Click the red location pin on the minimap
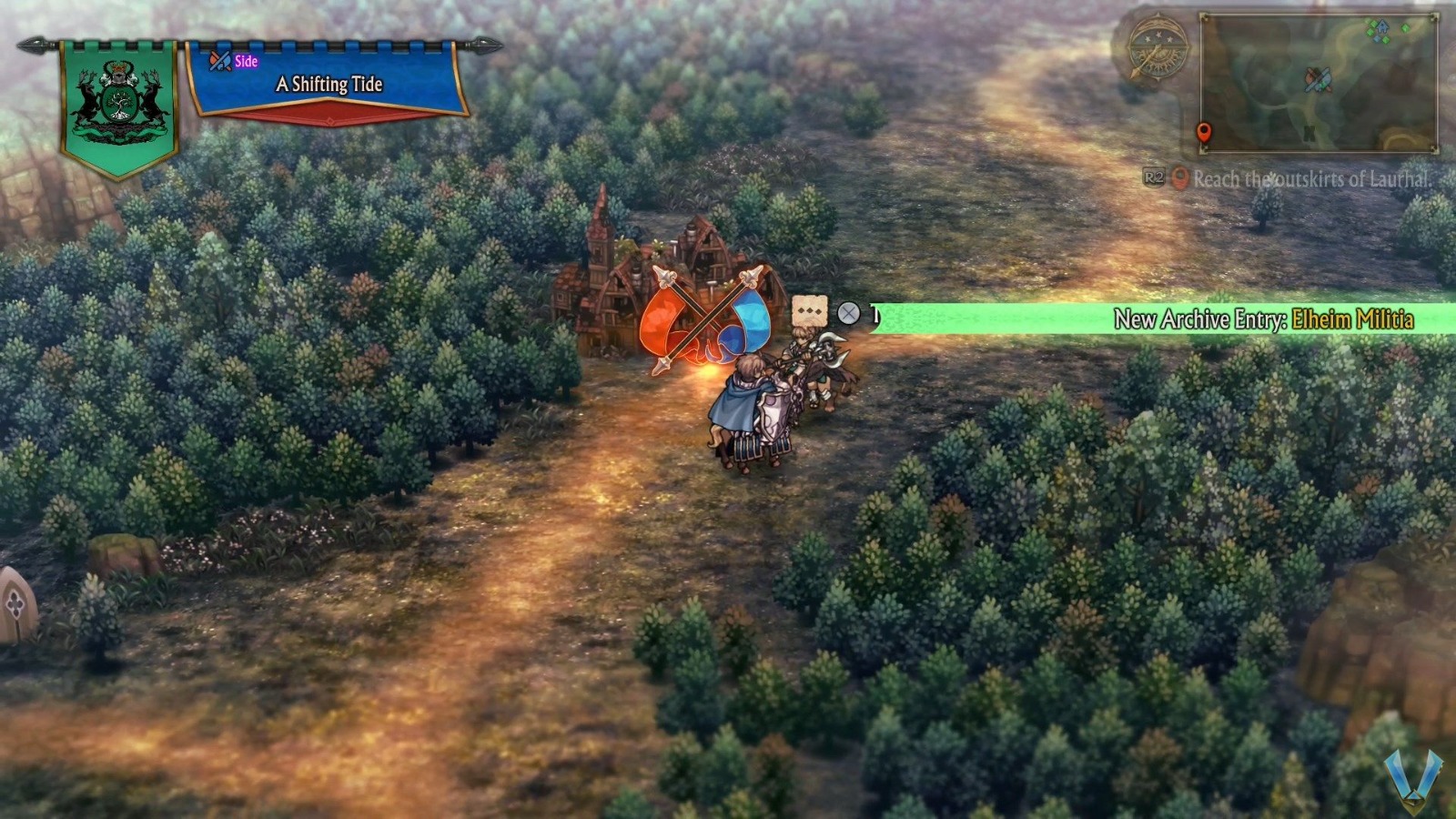This screenshot has width=1456, height=819. click(x=1205, y=134)
